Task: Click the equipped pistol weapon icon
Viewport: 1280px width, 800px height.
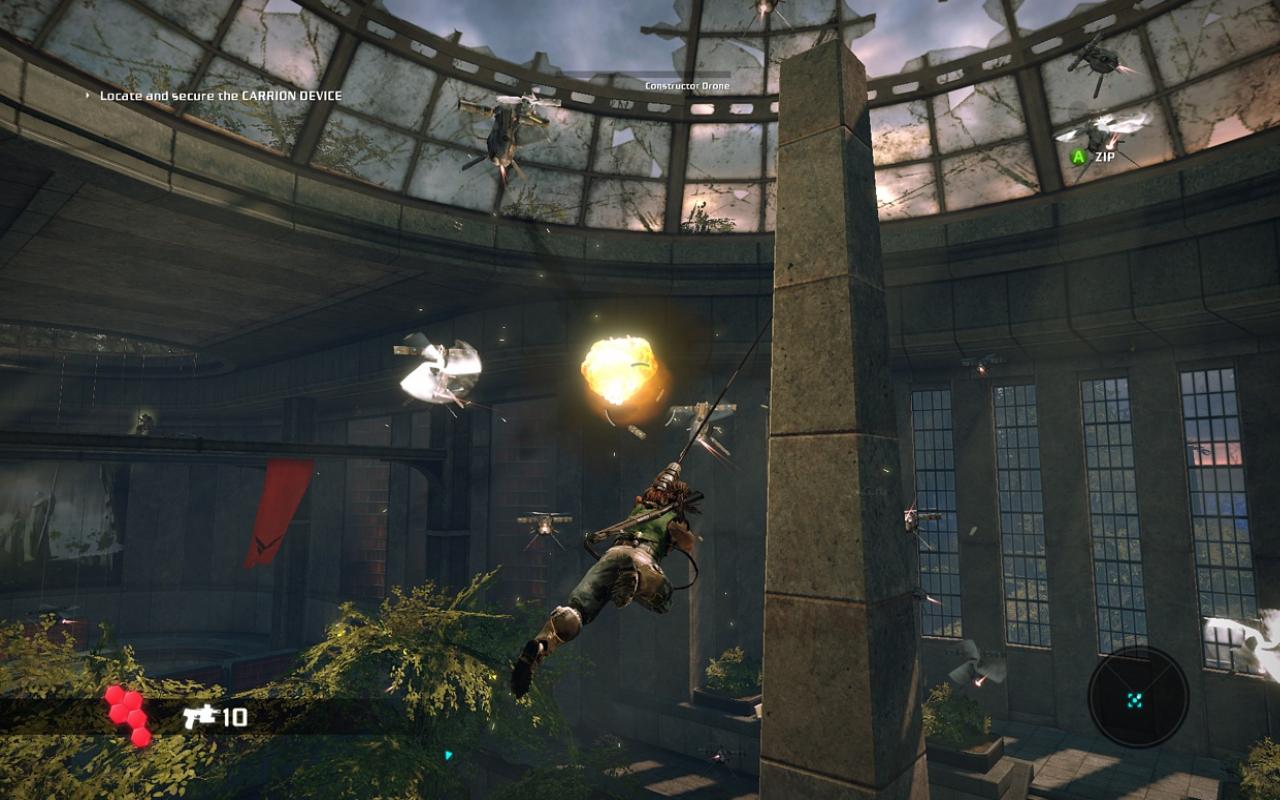Action: click(201, 715)
